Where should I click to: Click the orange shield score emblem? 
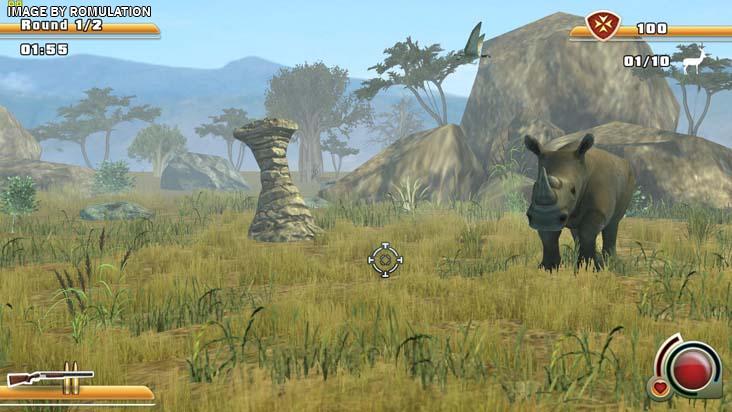602,27
